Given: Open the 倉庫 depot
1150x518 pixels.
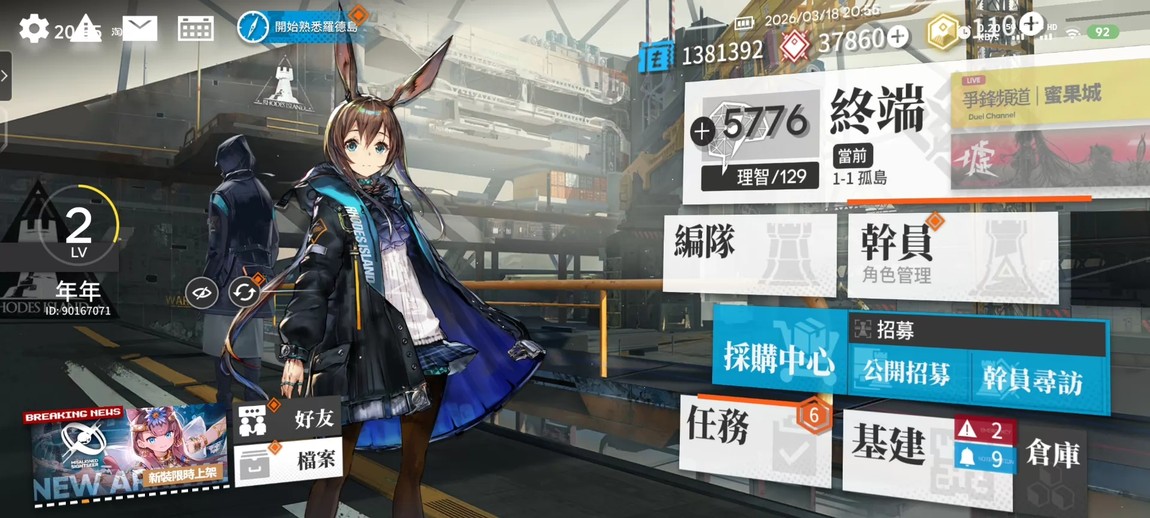Looking at the screenshot, I should (1052, 456).
